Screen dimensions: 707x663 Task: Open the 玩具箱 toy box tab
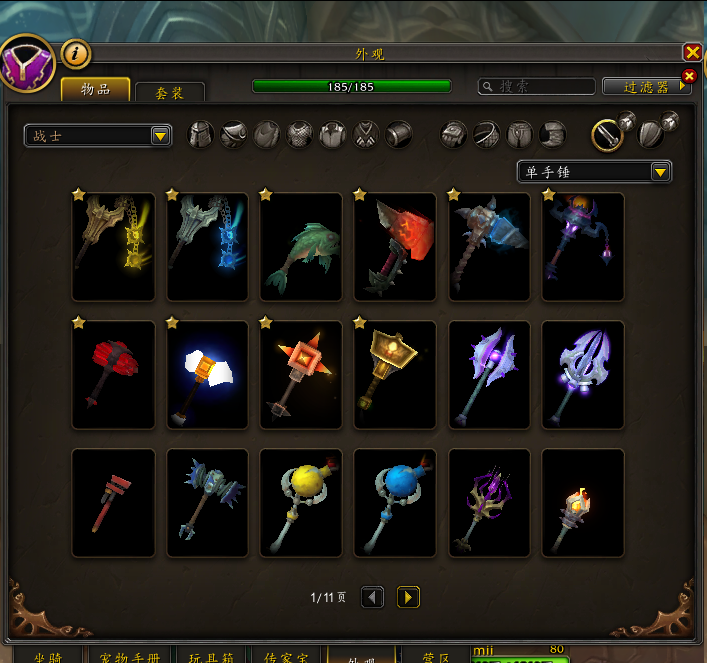tap(210, 656)
